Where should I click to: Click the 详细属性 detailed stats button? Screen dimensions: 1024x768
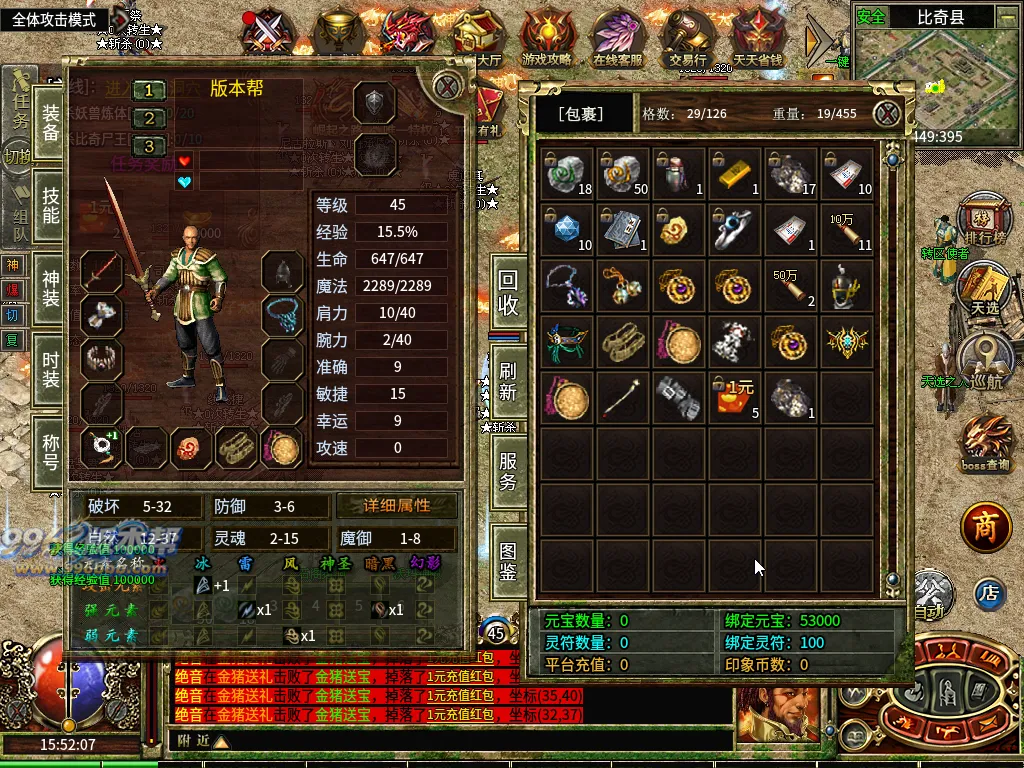tap(397, 506)
